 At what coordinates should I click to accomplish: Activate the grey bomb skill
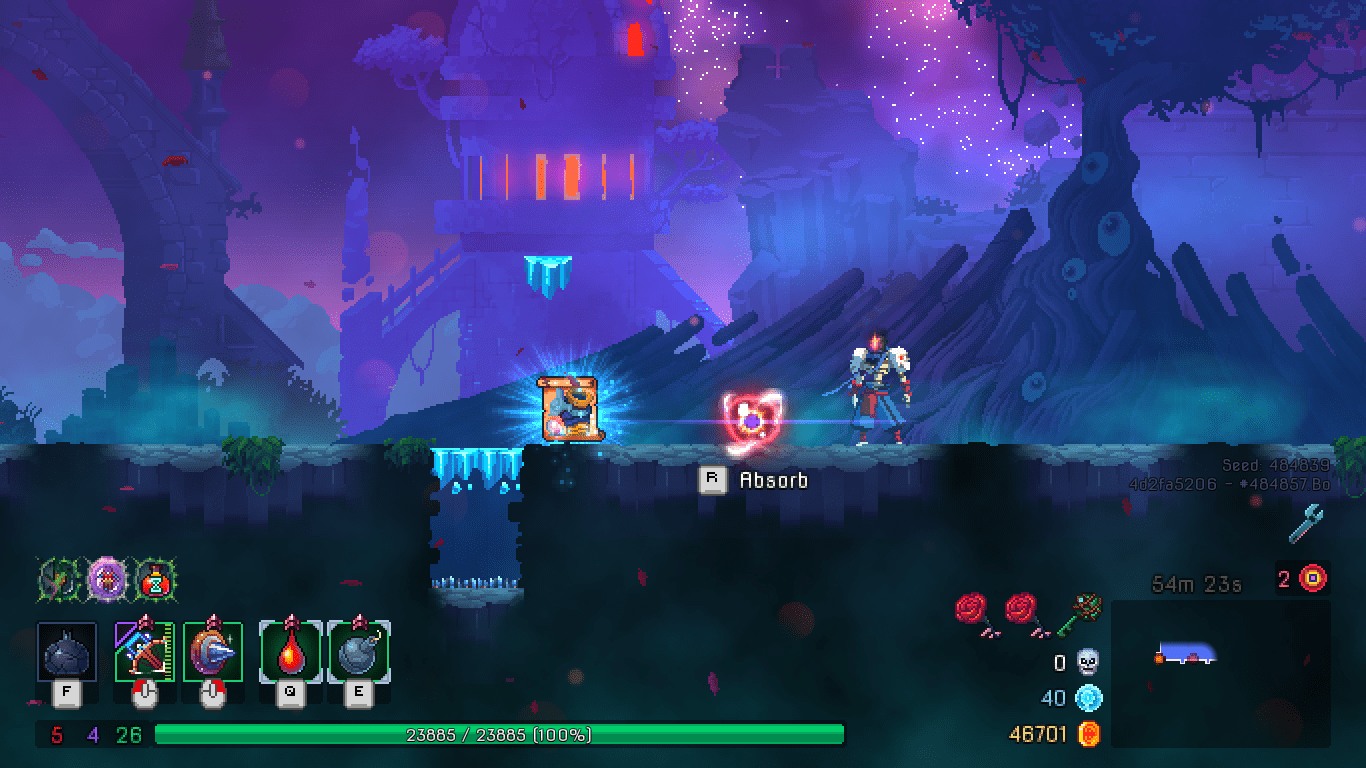pyautogui.click(x=358, y=651)
